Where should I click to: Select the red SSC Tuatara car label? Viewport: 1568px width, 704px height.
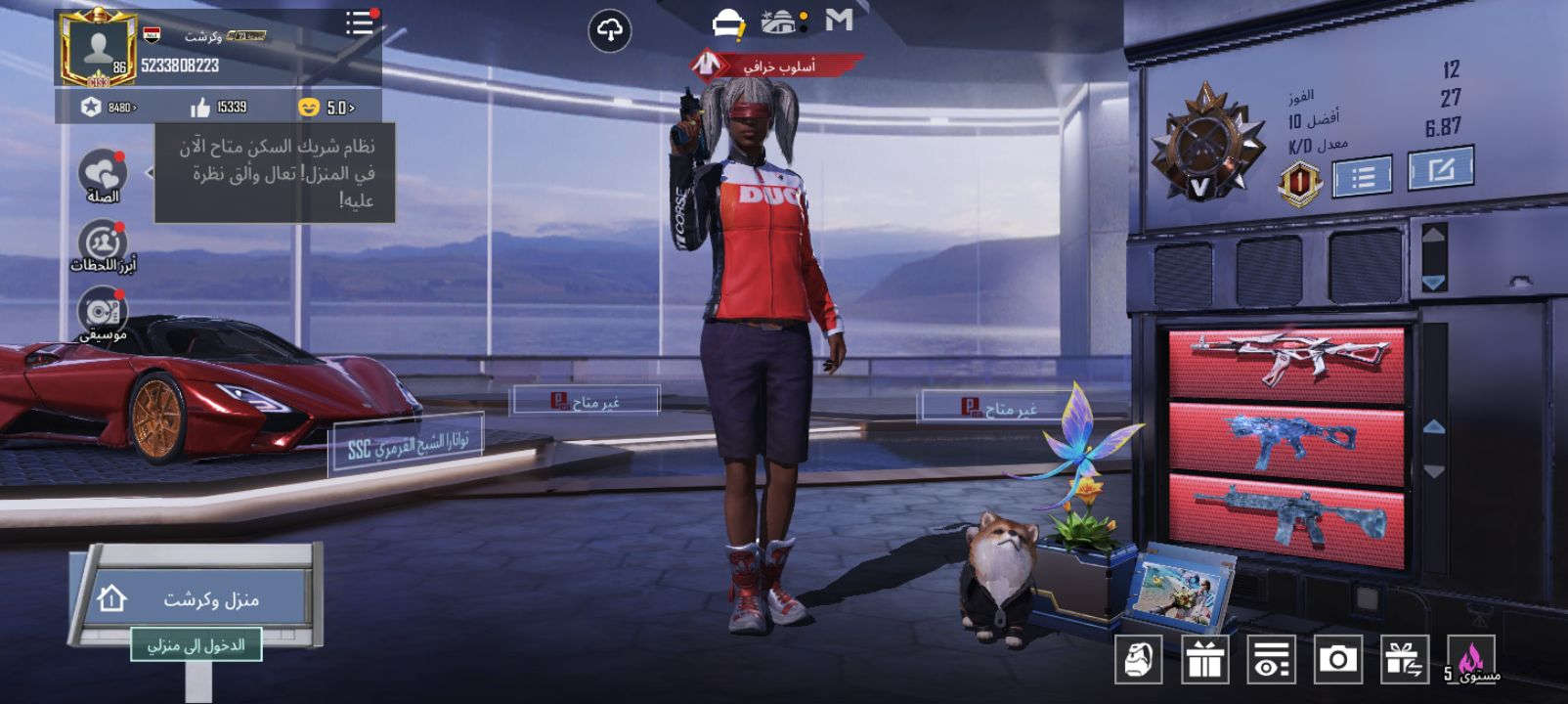coord(408,447)
